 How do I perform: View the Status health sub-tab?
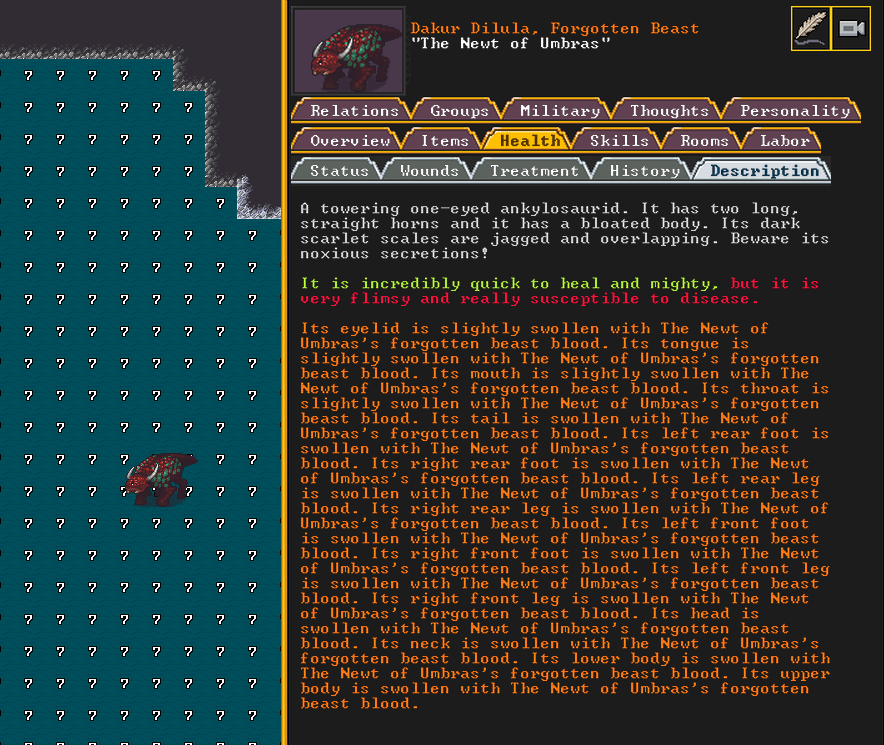(x=339, y=171)
